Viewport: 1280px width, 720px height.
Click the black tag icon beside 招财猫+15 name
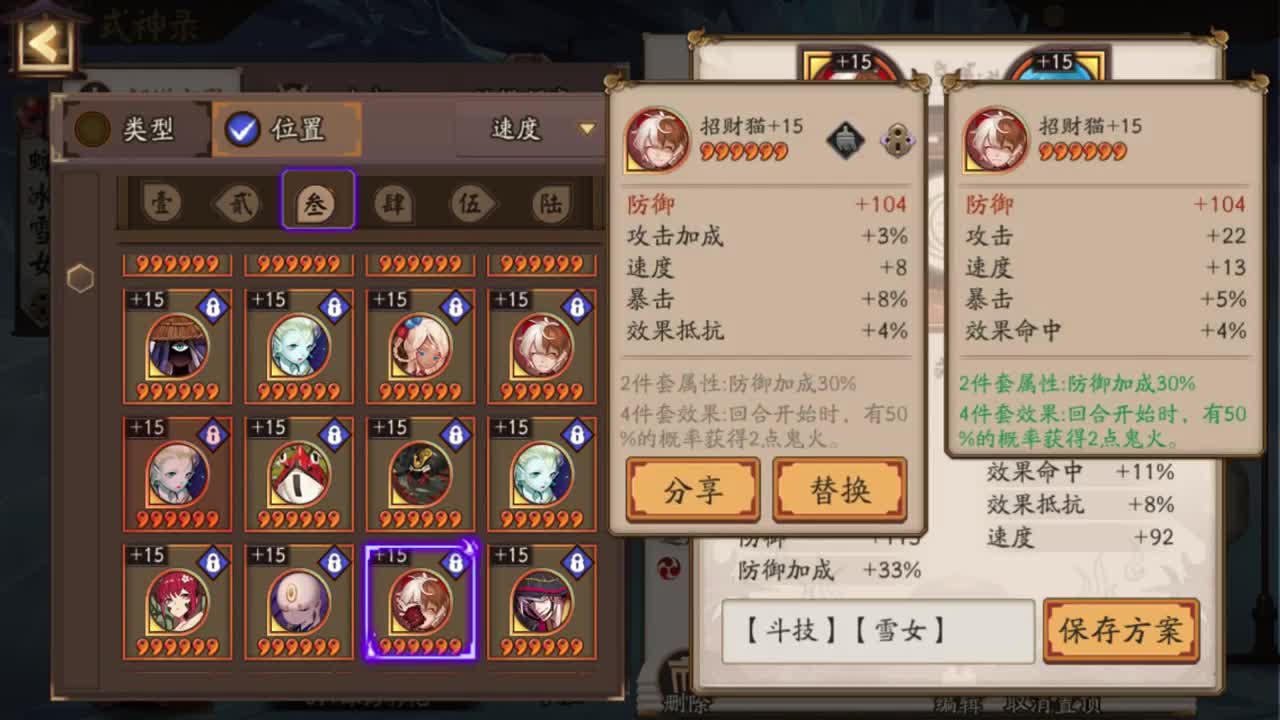pyautogui.click(x=846, y=140)
